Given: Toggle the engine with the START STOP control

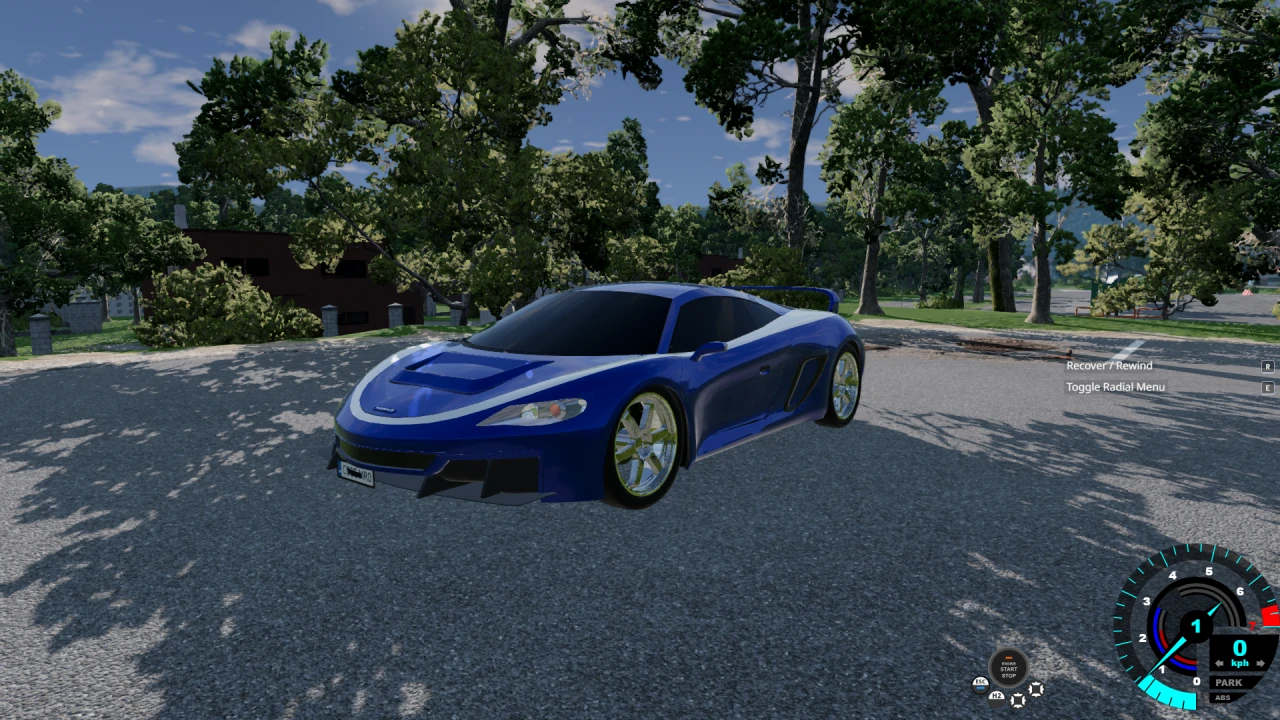Looking at the screenshot, I should 1008,668.
